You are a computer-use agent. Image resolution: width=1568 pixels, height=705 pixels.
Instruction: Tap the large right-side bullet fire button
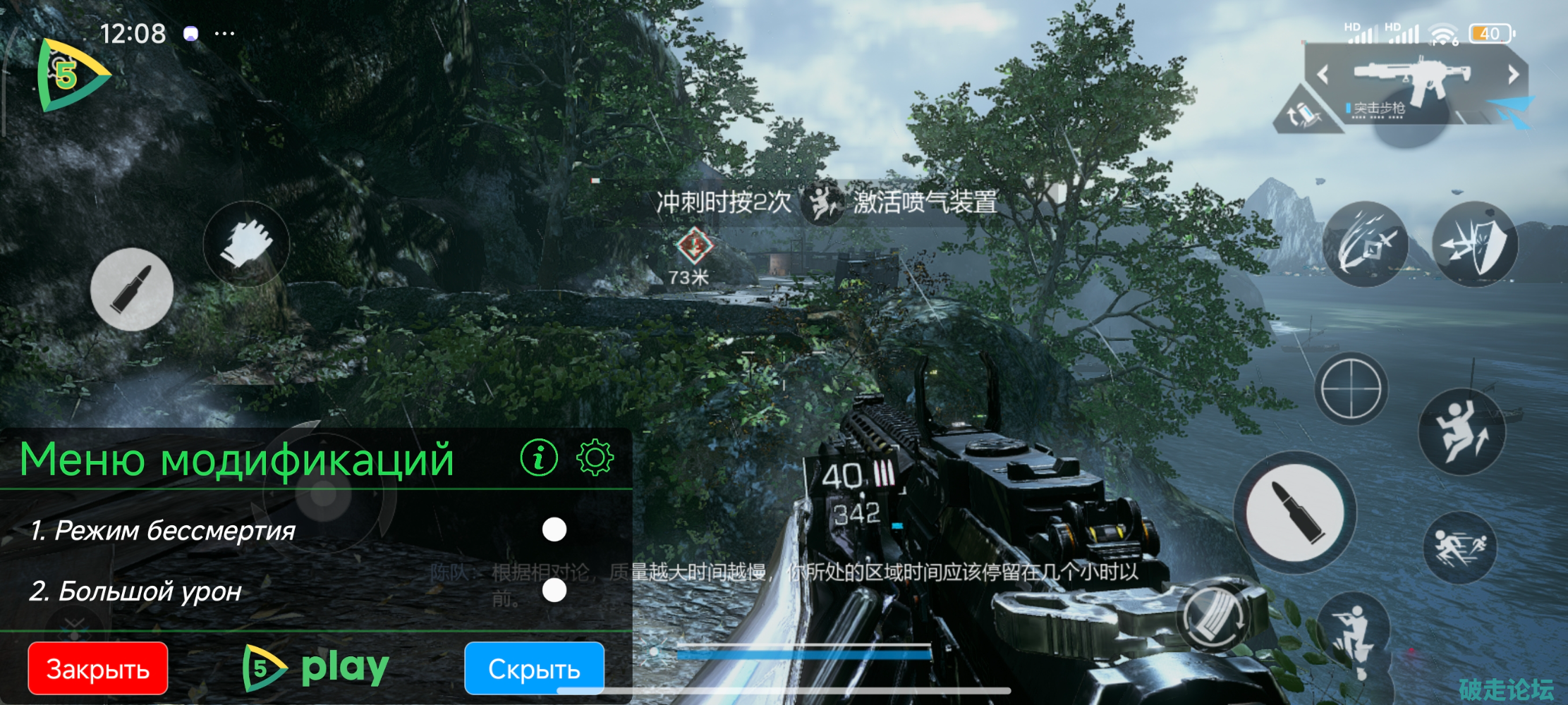[x=1294, y=511]
